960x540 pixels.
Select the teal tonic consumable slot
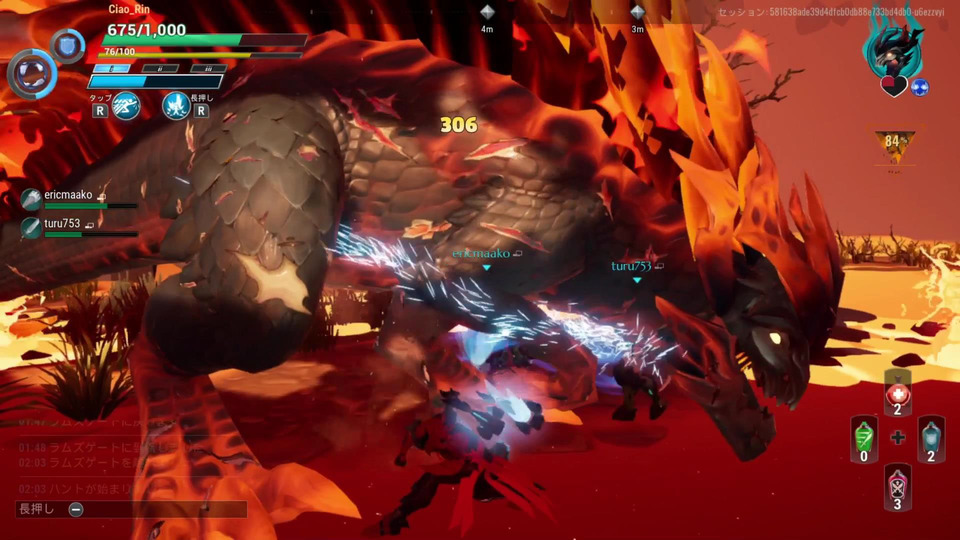coord(931,438)
